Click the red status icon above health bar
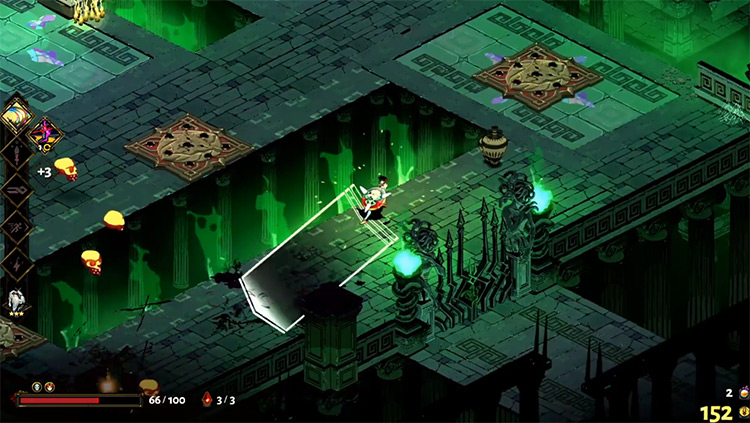 pos(50,386)
